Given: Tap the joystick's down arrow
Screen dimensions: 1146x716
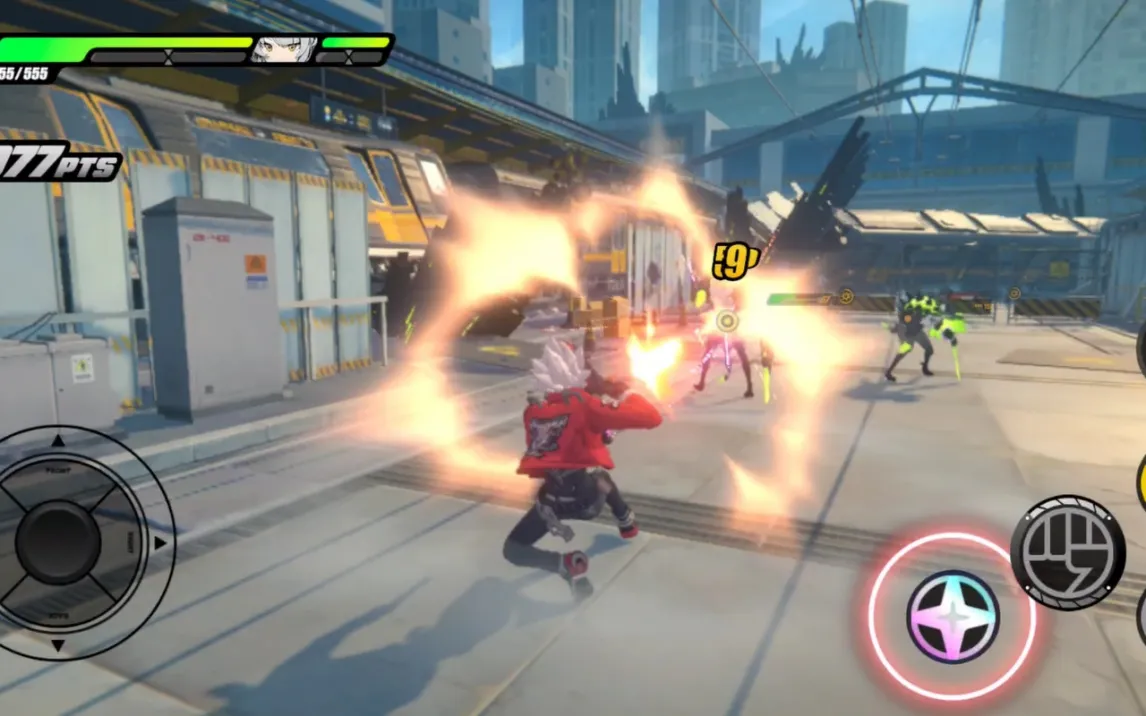Looking at the screenshot, I should (57, 646).
